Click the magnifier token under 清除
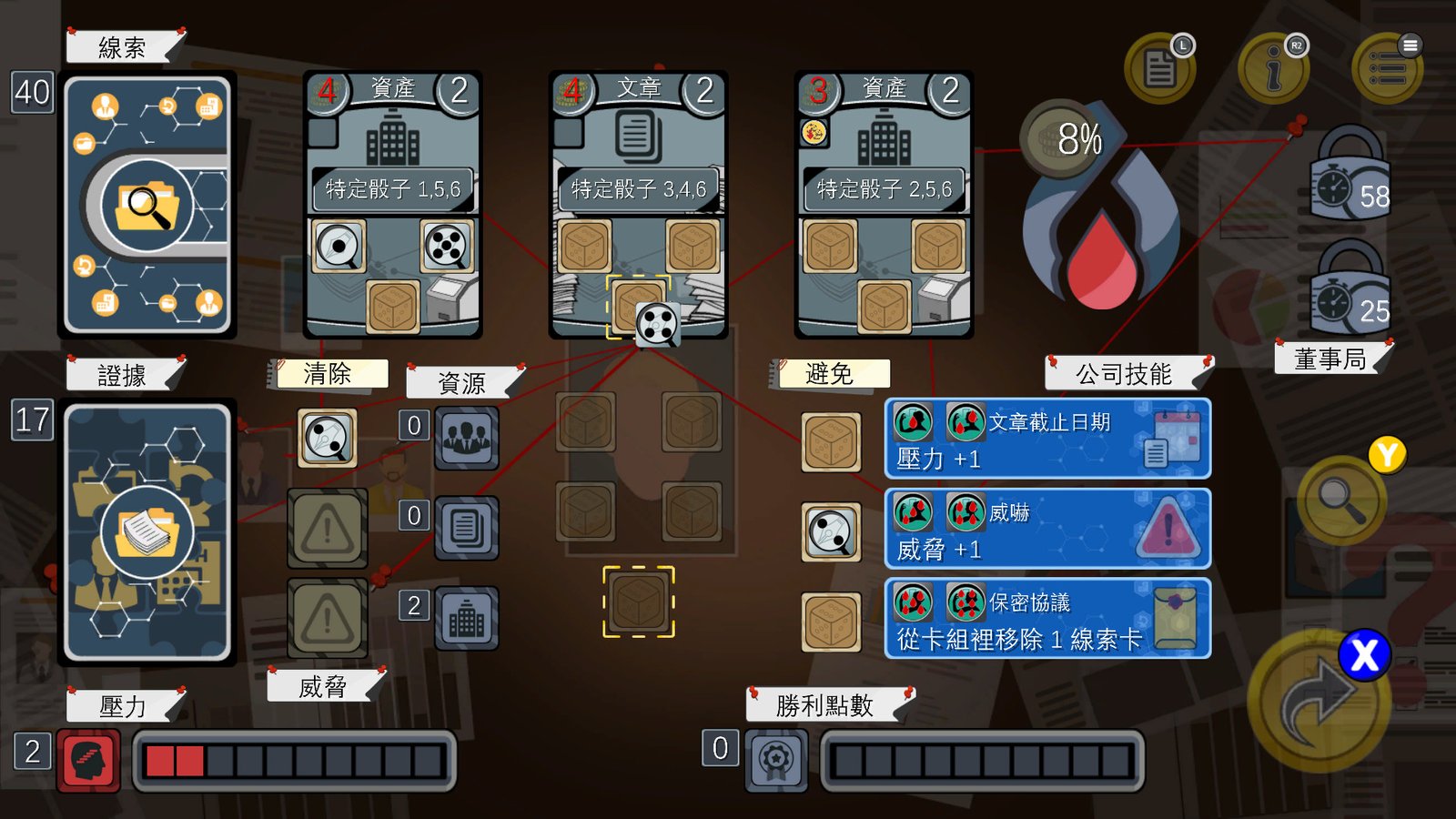The height and width of the screenshot is (819, 1456). (325, 439)
